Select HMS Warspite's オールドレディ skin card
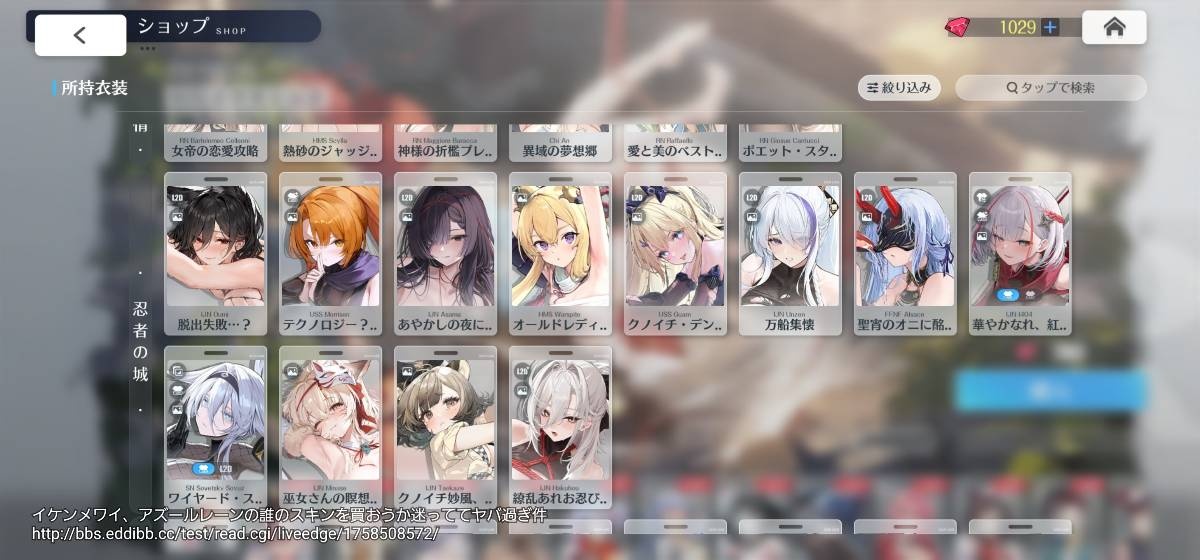The height and width of the screenshot is (560, 1200). 560,254
